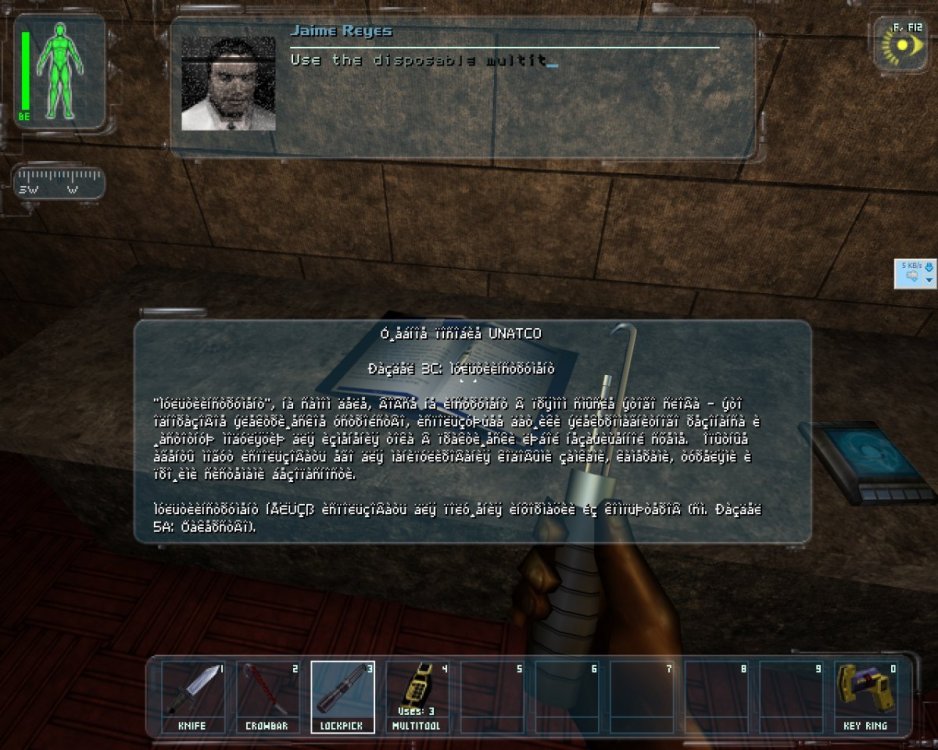The height and width of the screenshot is (750, 938).
Task: Switch to the Multitool slot
Action: point(417,695)
